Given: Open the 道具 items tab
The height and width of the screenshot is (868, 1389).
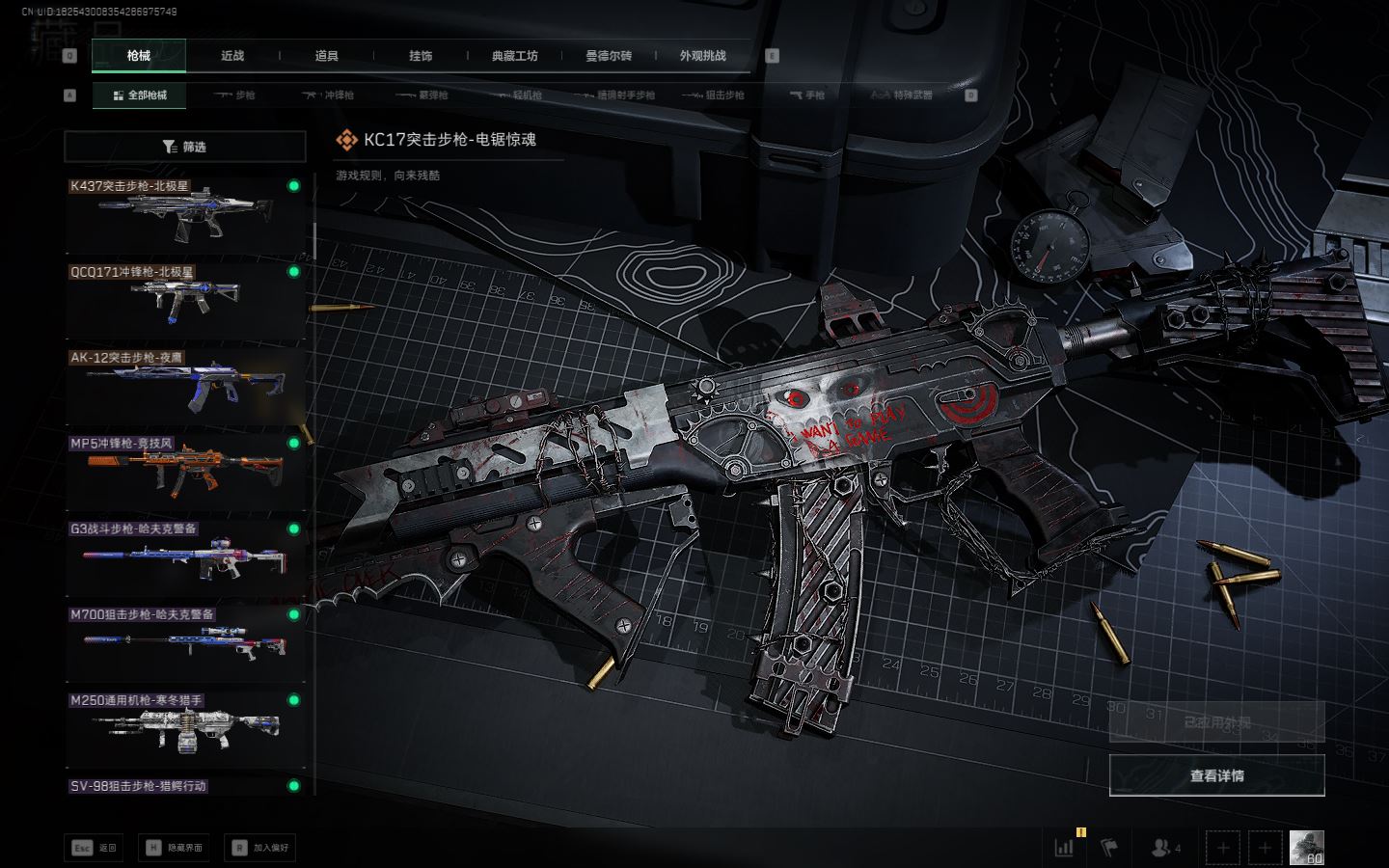Looking at the screenshot, I should (327, 56).
